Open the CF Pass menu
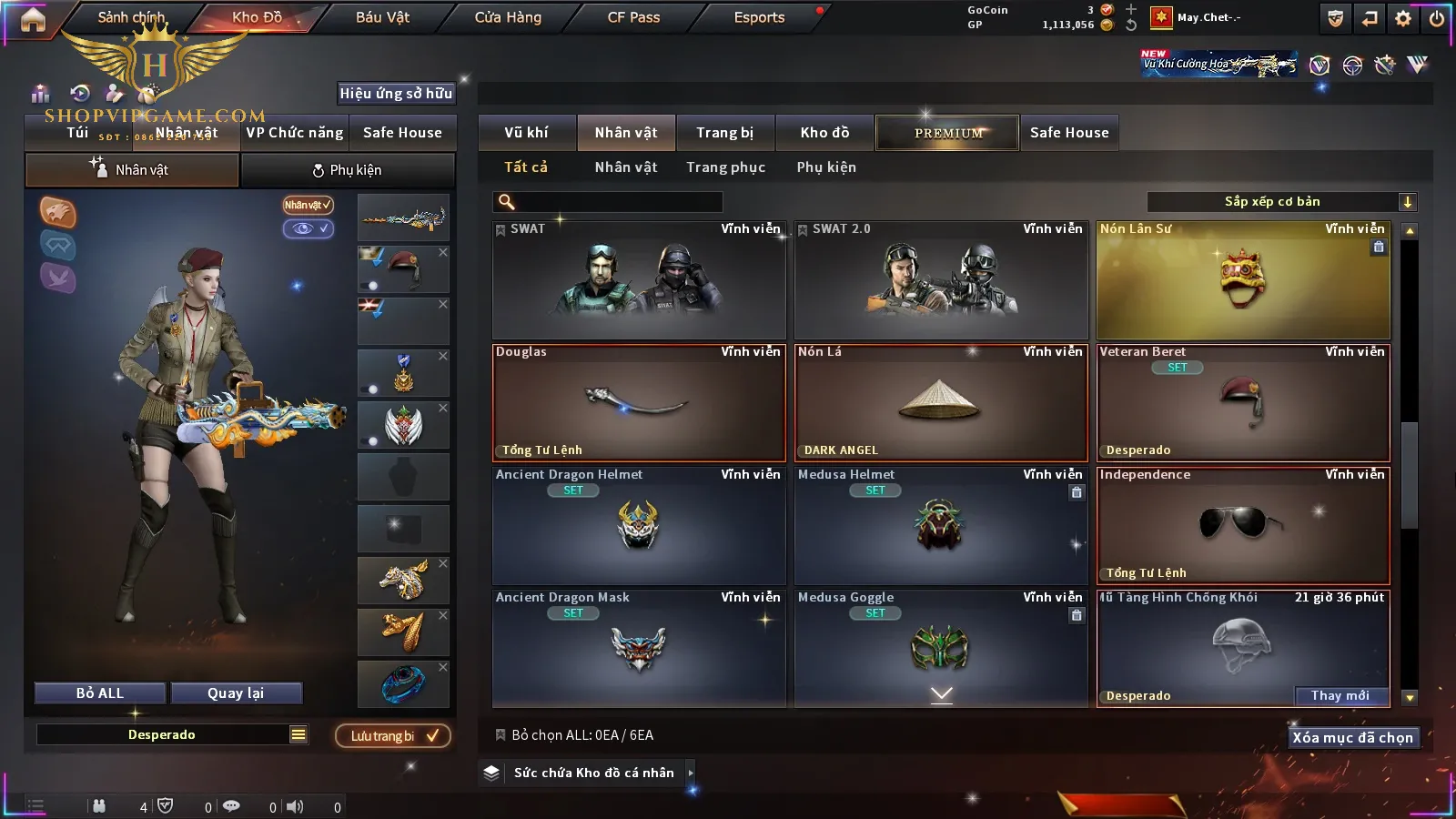 pyautogui.click(x=633, y=17)
